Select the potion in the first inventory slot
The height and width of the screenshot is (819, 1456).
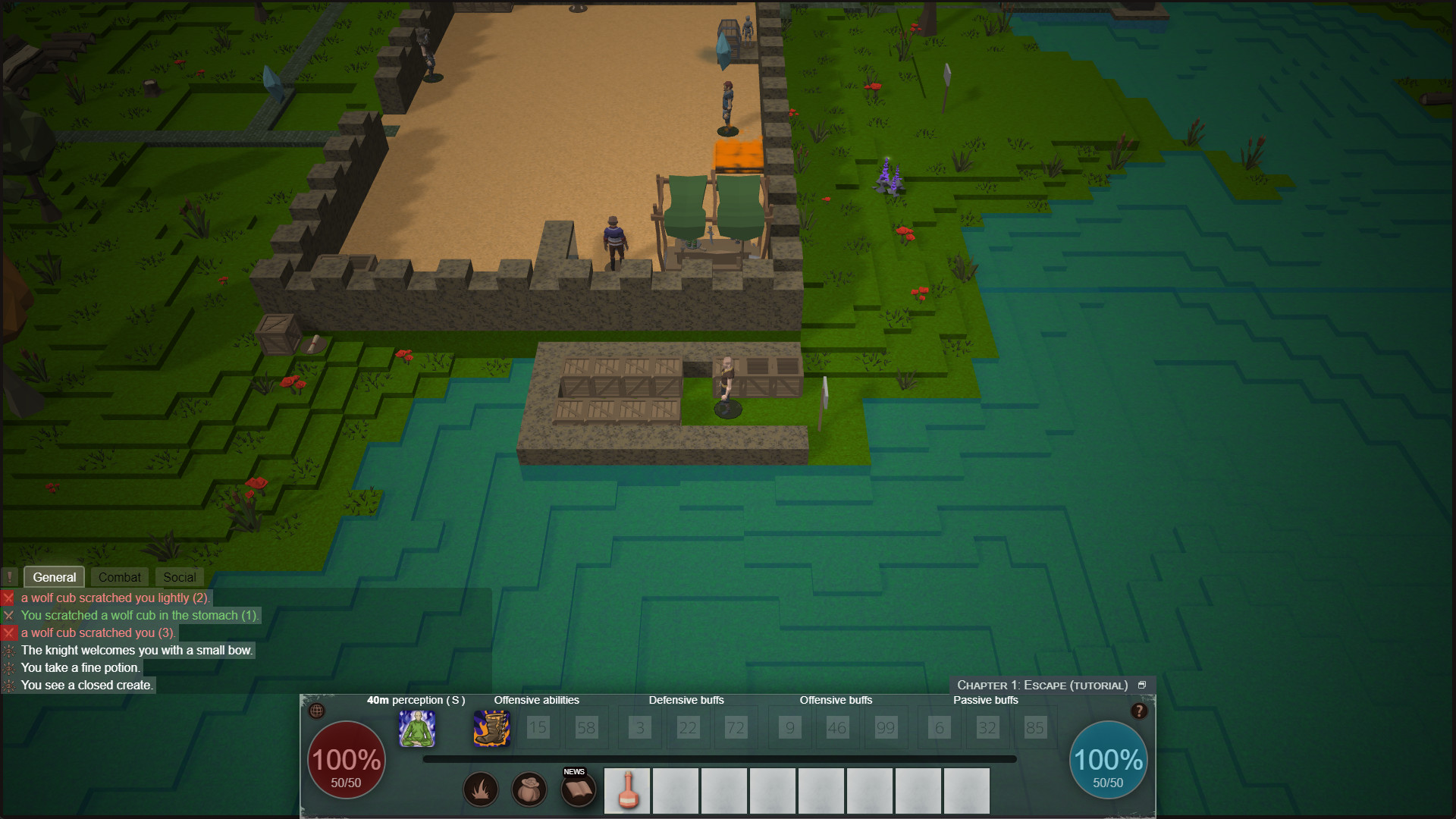(x=627, y=790)
